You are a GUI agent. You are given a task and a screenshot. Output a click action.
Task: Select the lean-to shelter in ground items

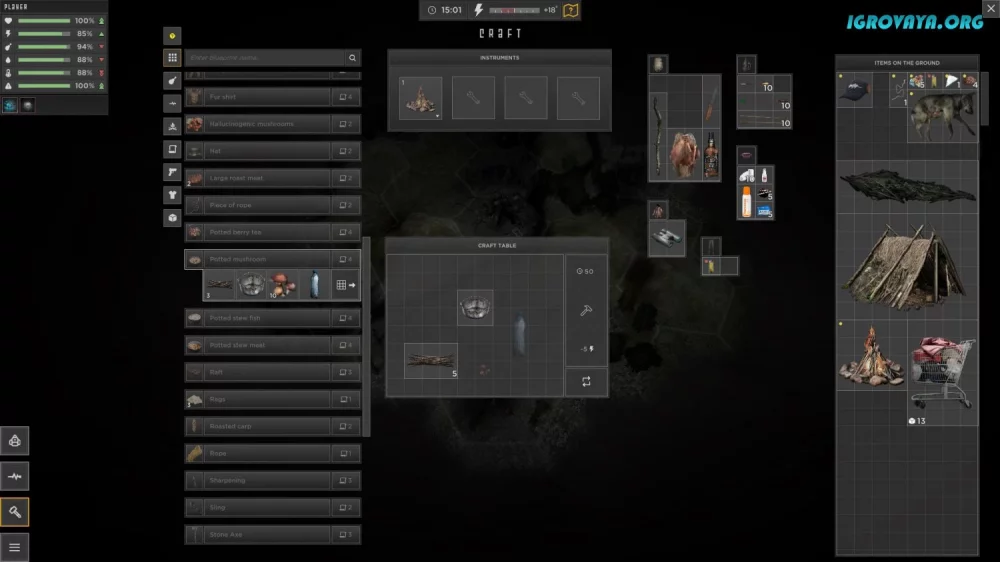pyautogui.click(x=905, y=267)
